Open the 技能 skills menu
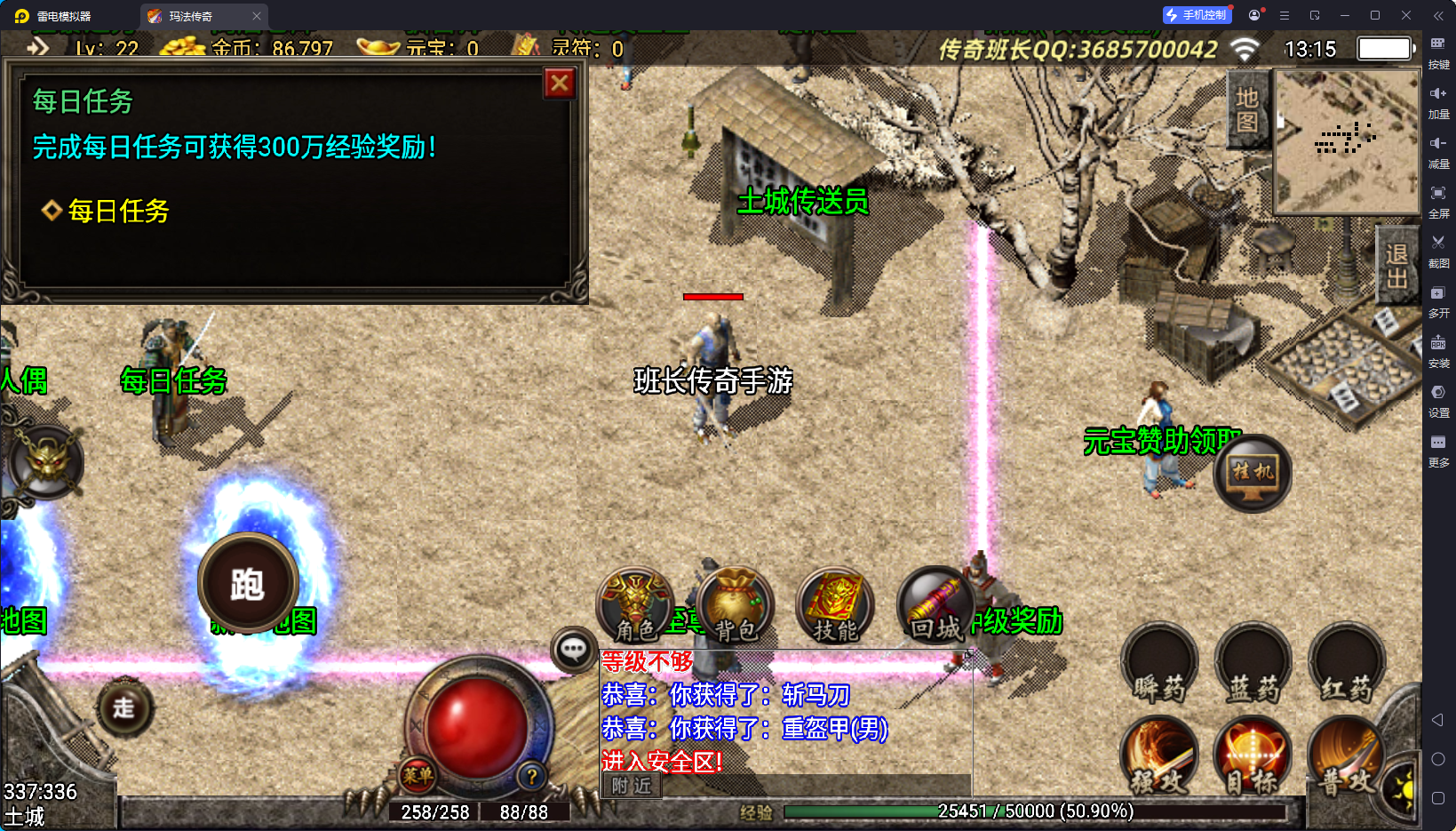Viewport: 1456px width, 831px height. (x=835, y=606)
